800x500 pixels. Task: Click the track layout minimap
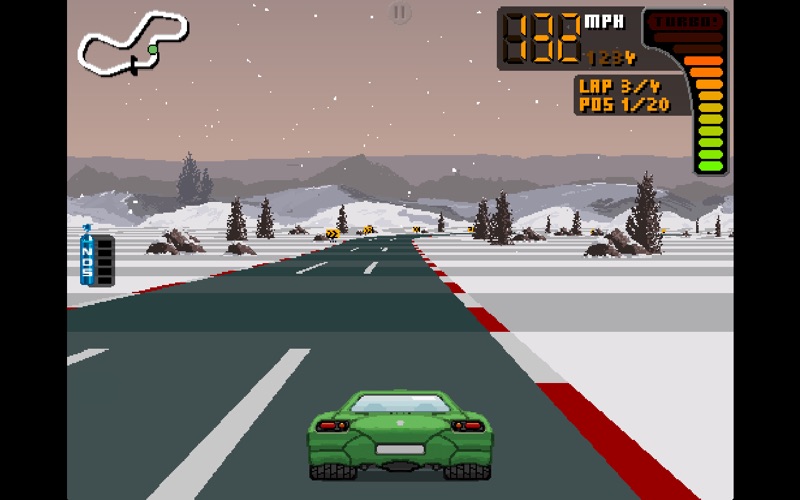(x=132, y=45)
